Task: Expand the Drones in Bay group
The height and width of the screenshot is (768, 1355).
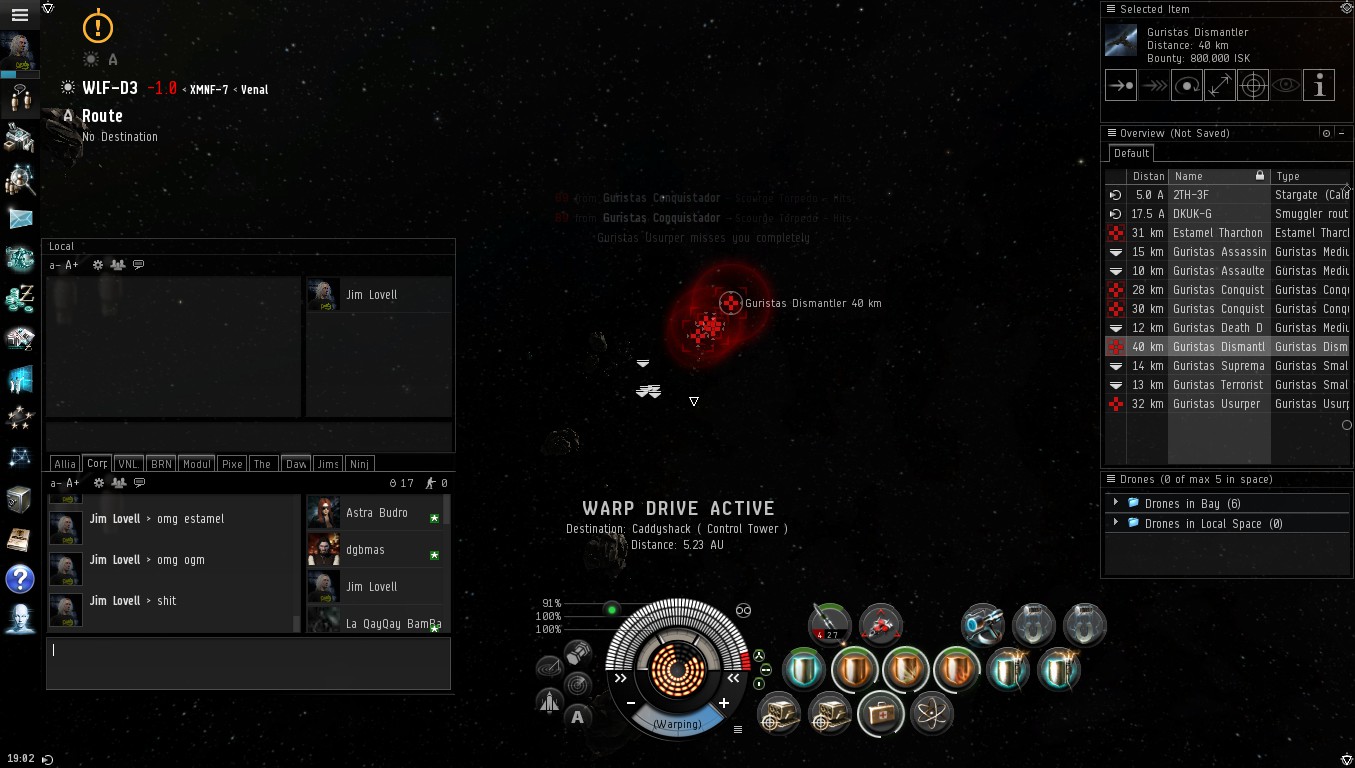Action: pyautogui.click(x=1116, y=503)
